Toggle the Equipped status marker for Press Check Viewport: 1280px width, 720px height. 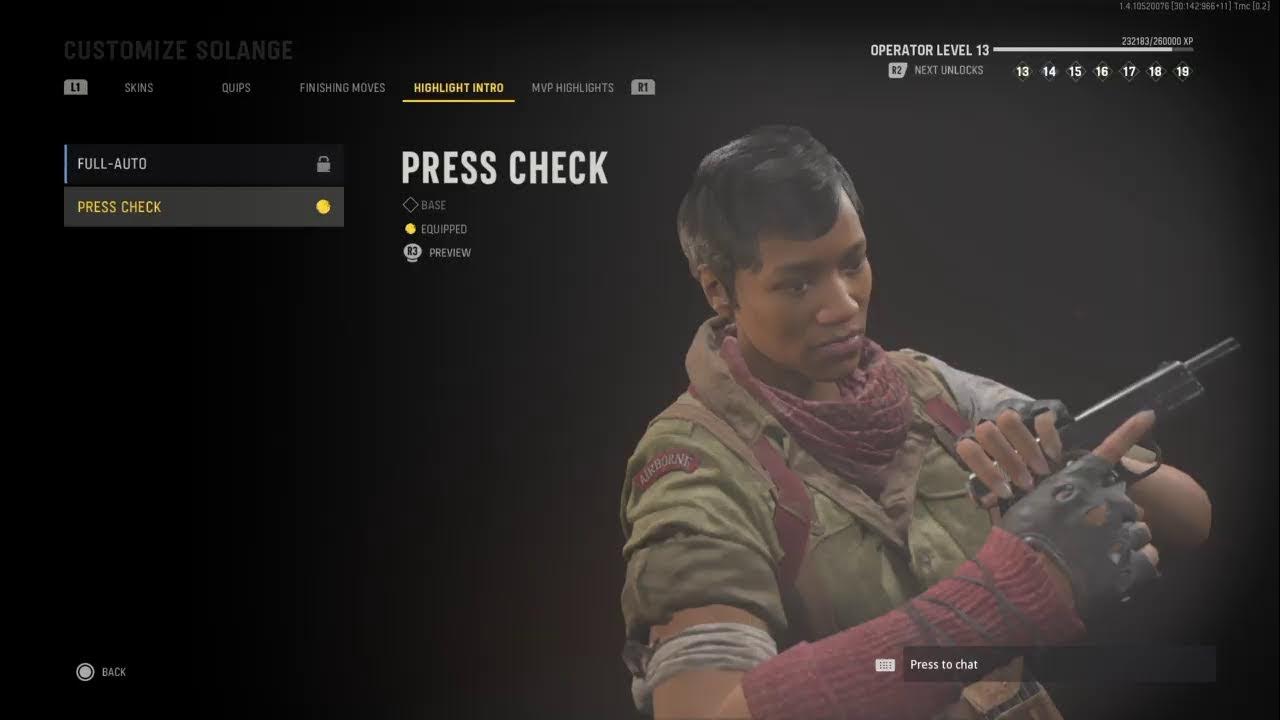pyautogui.click(x=410, y=228)
